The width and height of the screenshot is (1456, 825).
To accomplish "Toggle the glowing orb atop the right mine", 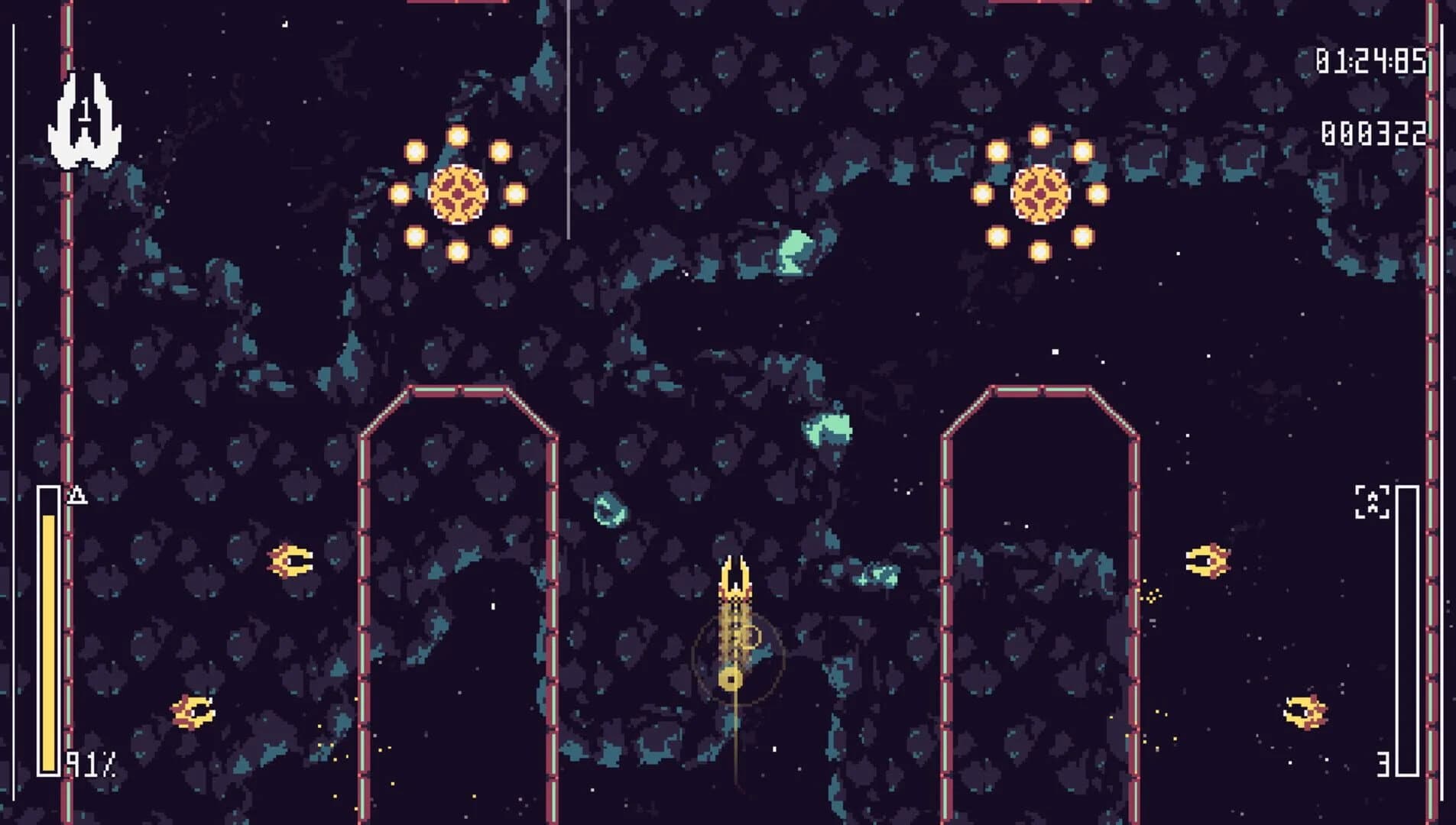I will click(x=1039, y=136).
